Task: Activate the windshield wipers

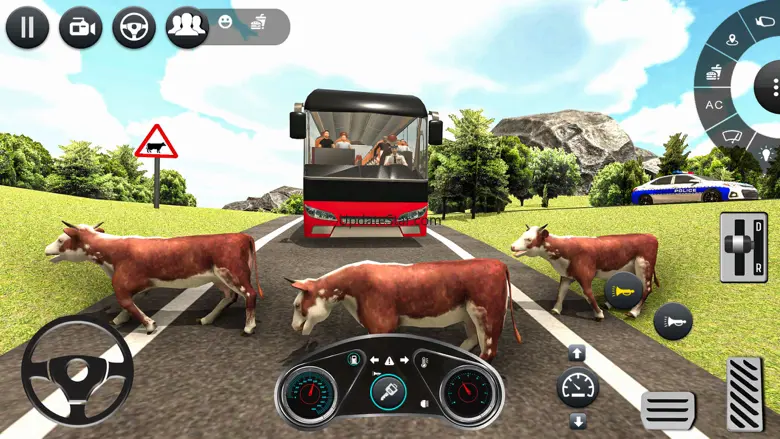Action: coord(732,135)
